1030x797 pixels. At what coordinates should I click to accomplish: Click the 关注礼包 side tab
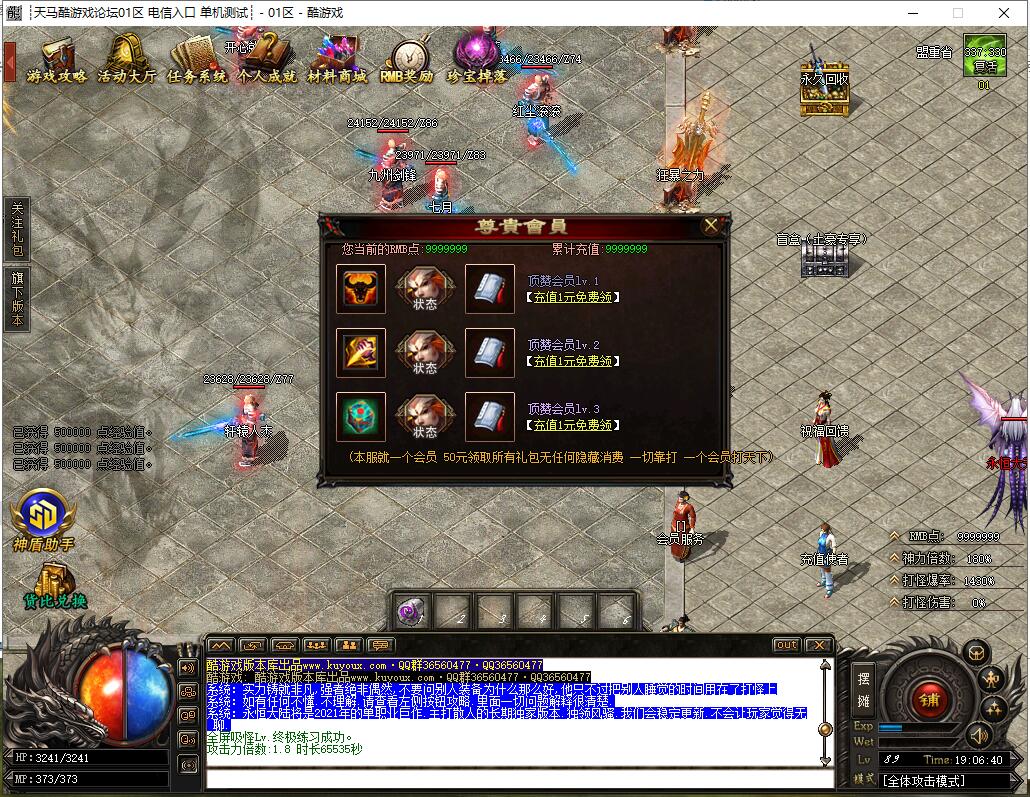16,229
